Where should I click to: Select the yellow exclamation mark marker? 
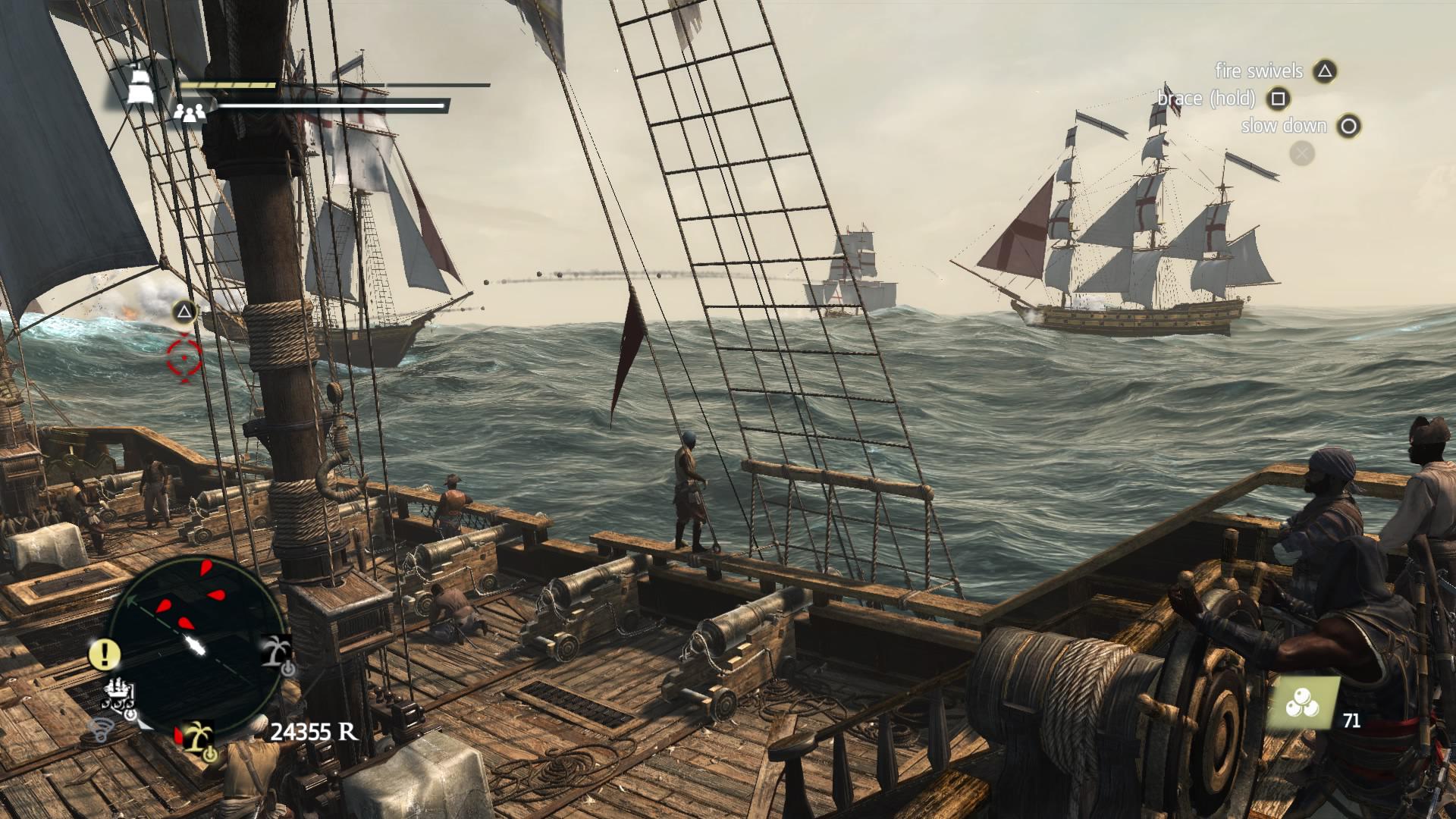tap(105, 653)
